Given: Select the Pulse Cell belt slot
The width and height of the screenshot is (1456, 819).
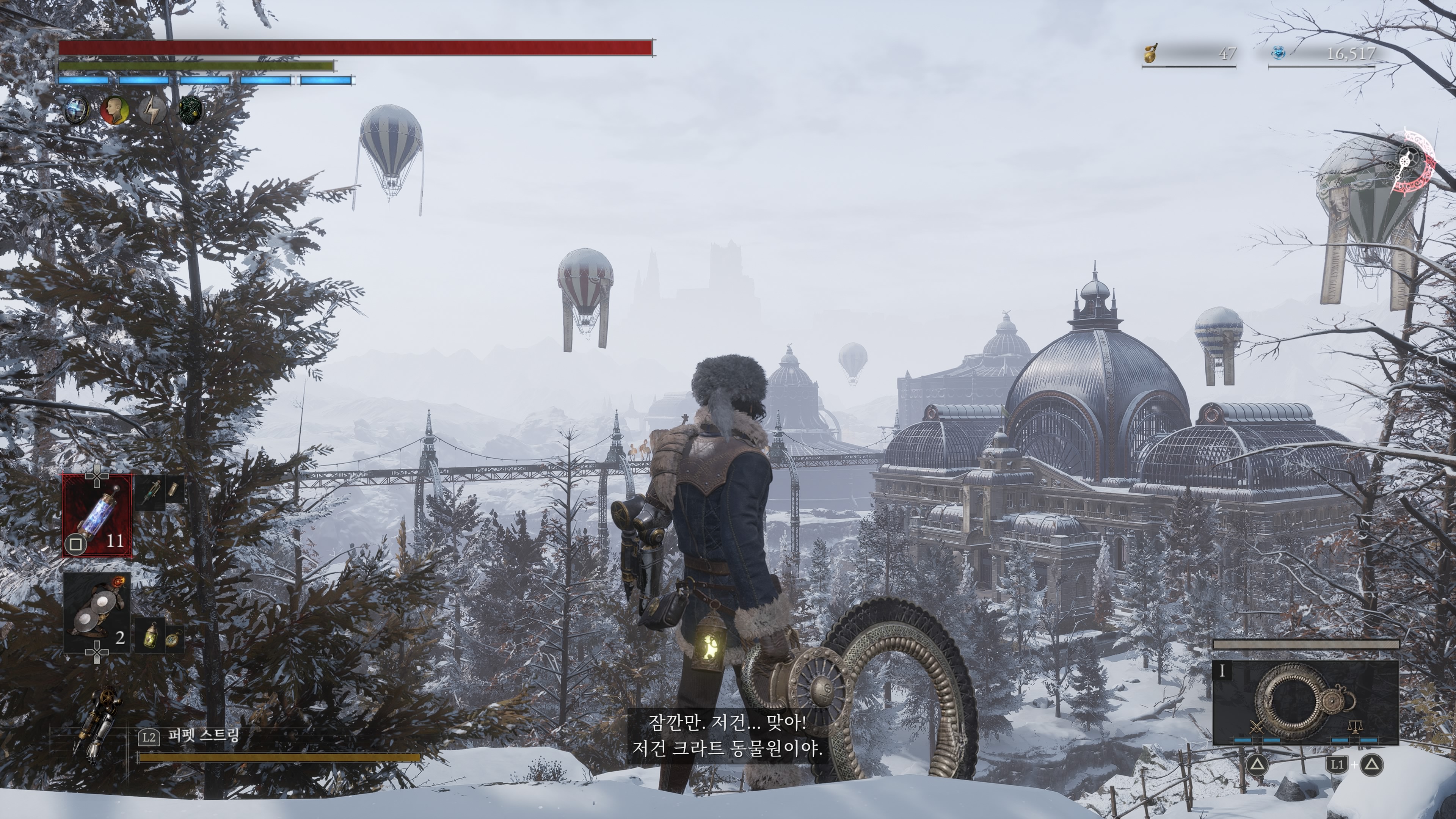Looking at the screenshot, I should click(97, 516).
